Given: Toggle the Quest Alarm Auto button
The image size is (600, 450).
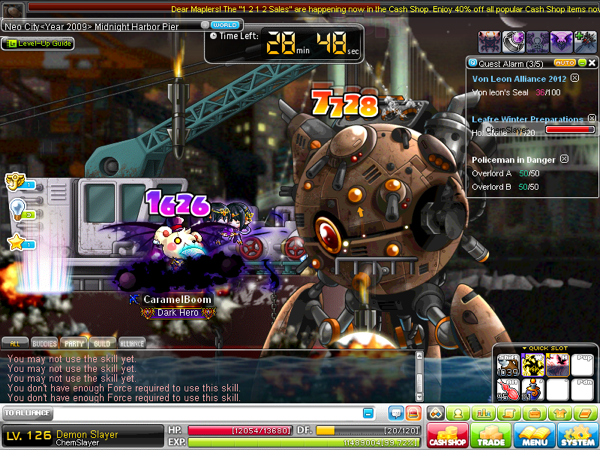Looking at the screenshot, I should pos(566,62).
